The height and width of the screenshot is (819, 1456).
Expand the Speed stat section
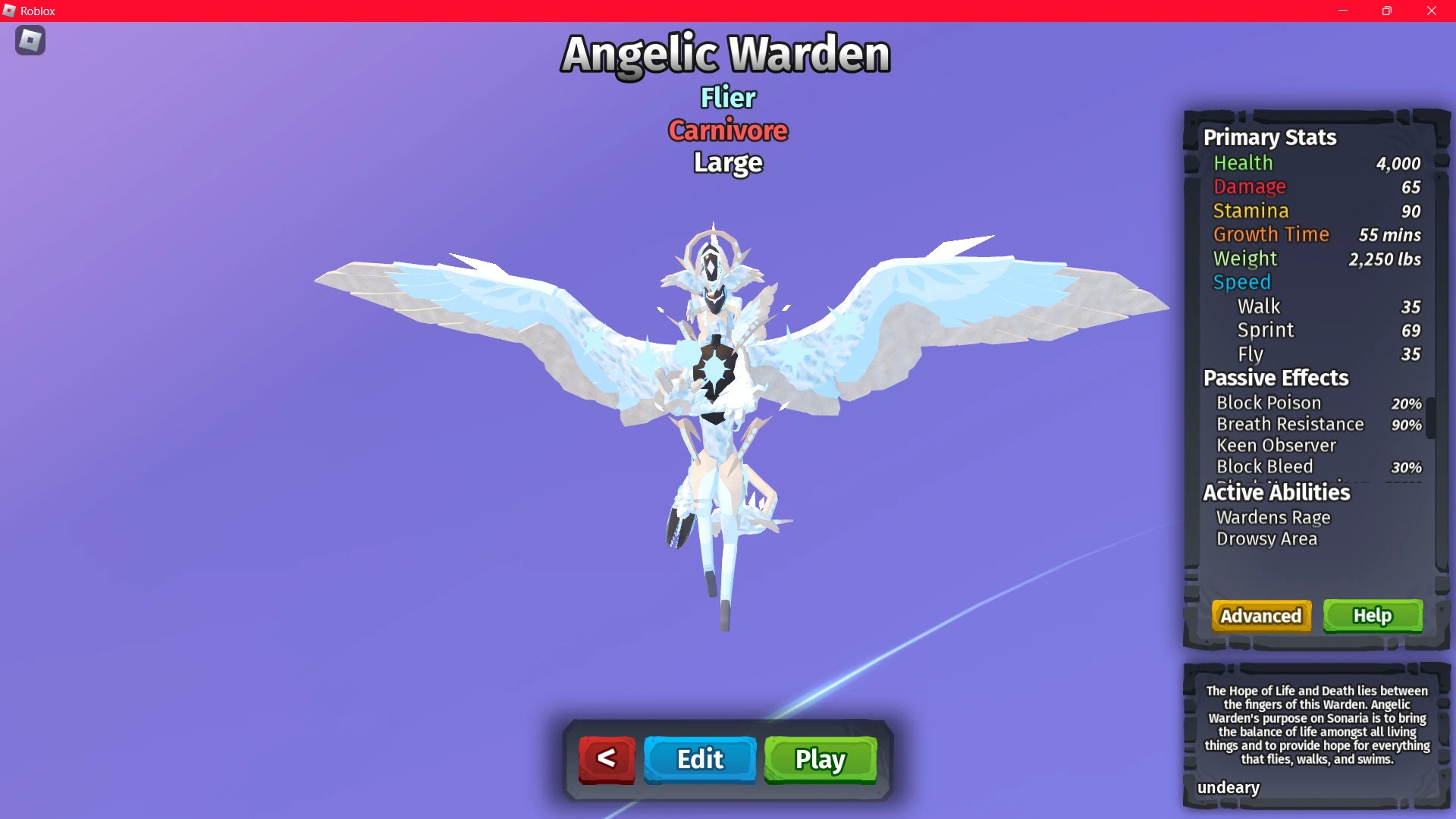click(1241, 281)
